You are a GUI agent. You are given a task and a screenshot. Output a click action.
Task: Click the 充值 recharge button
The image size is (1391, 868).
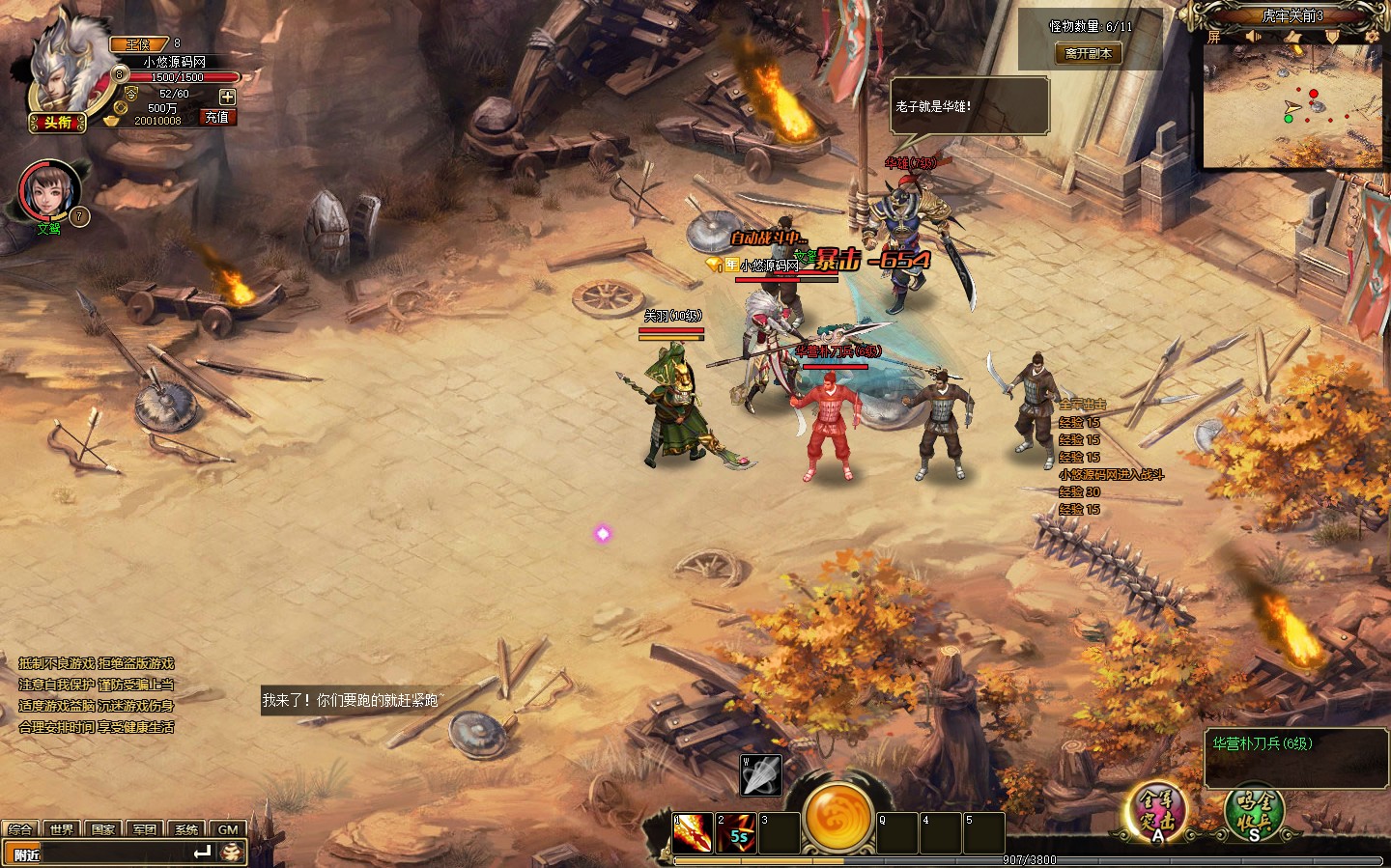pyautogui.click(x=216, y=117)
